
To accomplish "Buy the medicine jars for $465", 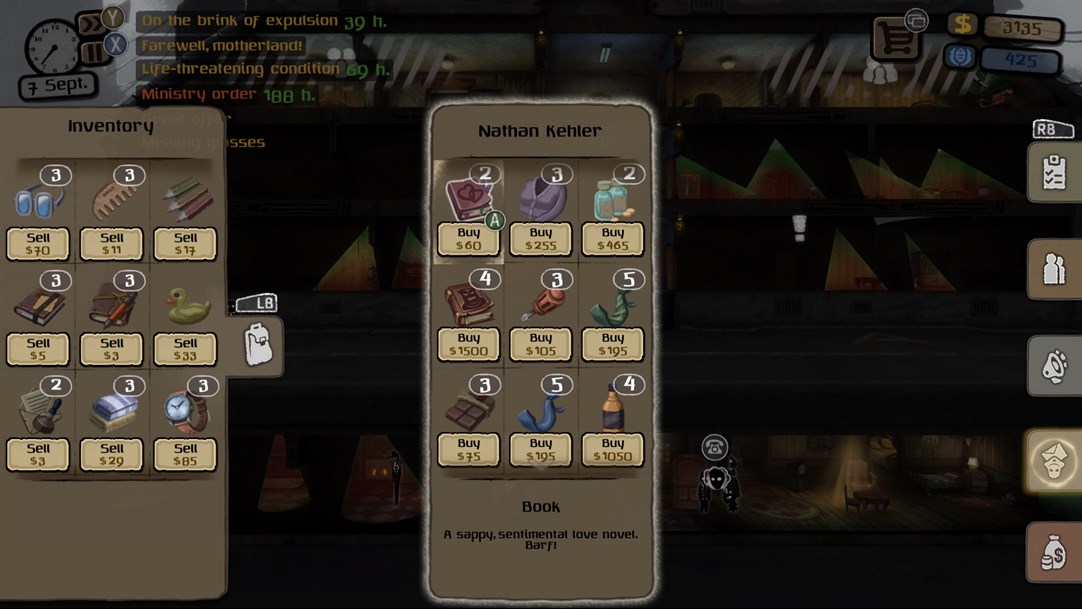I will tap(613, 239).
